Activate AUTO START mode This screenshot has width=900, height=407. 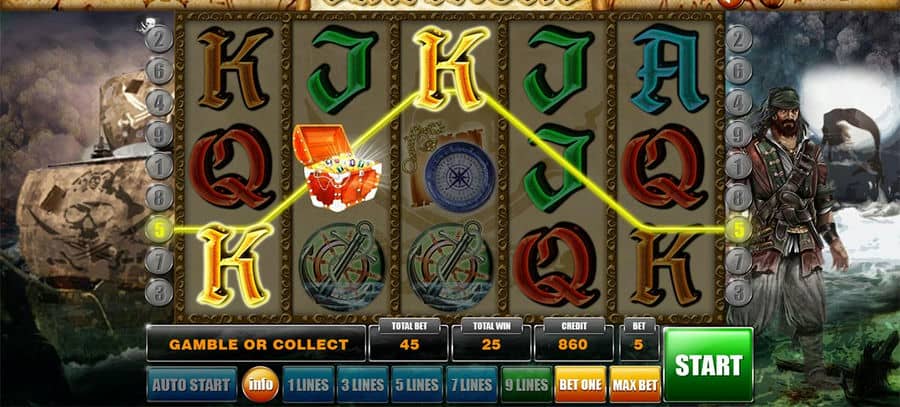tap(191, 384)
